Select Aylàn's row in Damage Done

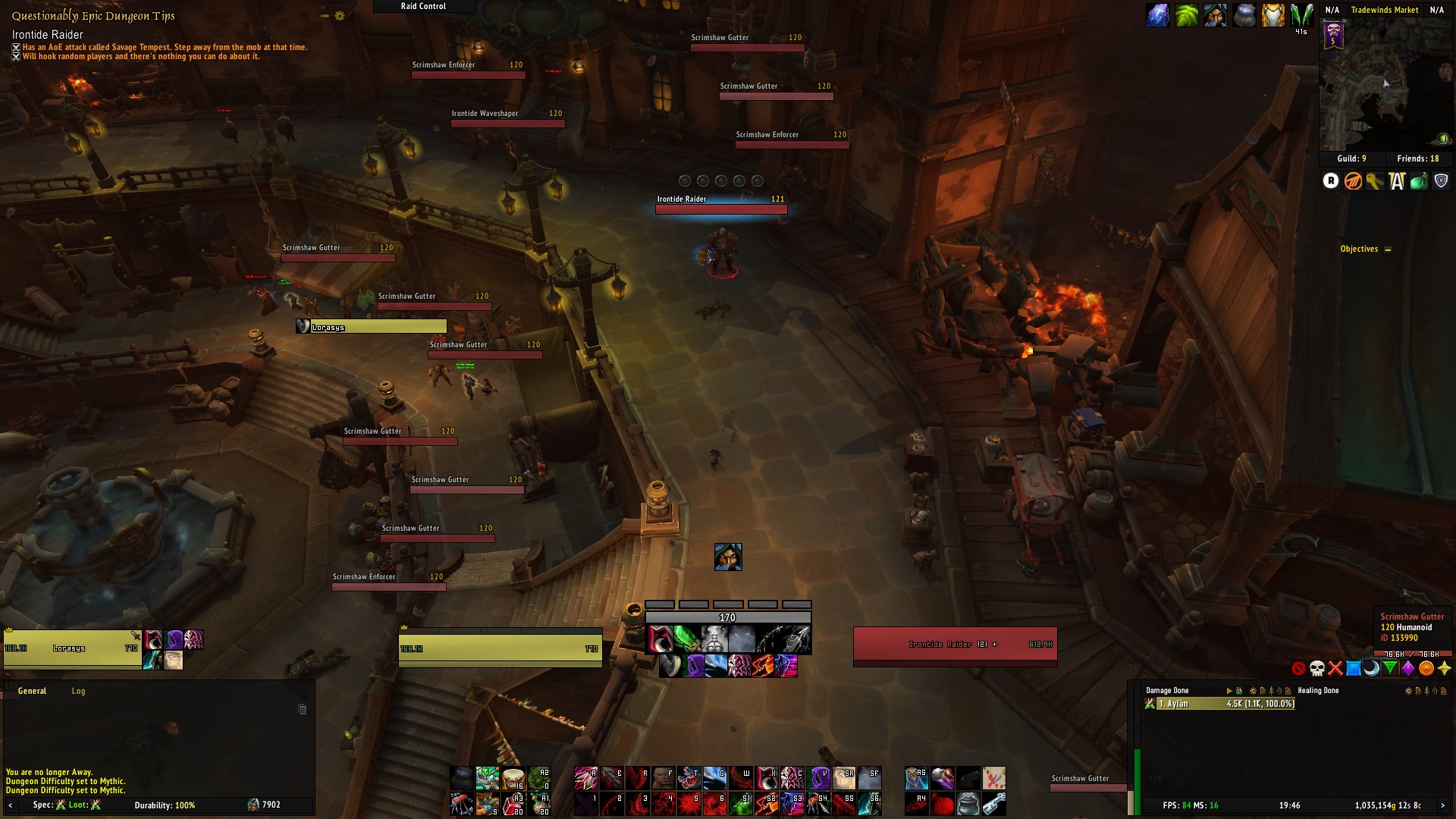1219,704
